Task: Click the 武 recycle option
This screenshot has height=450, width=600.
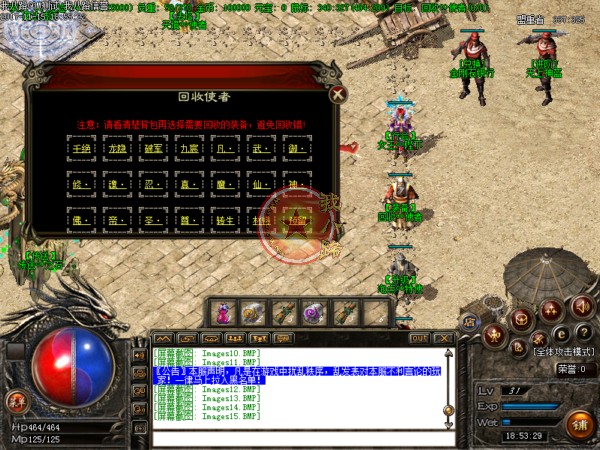Action: (x=261, y=148)
